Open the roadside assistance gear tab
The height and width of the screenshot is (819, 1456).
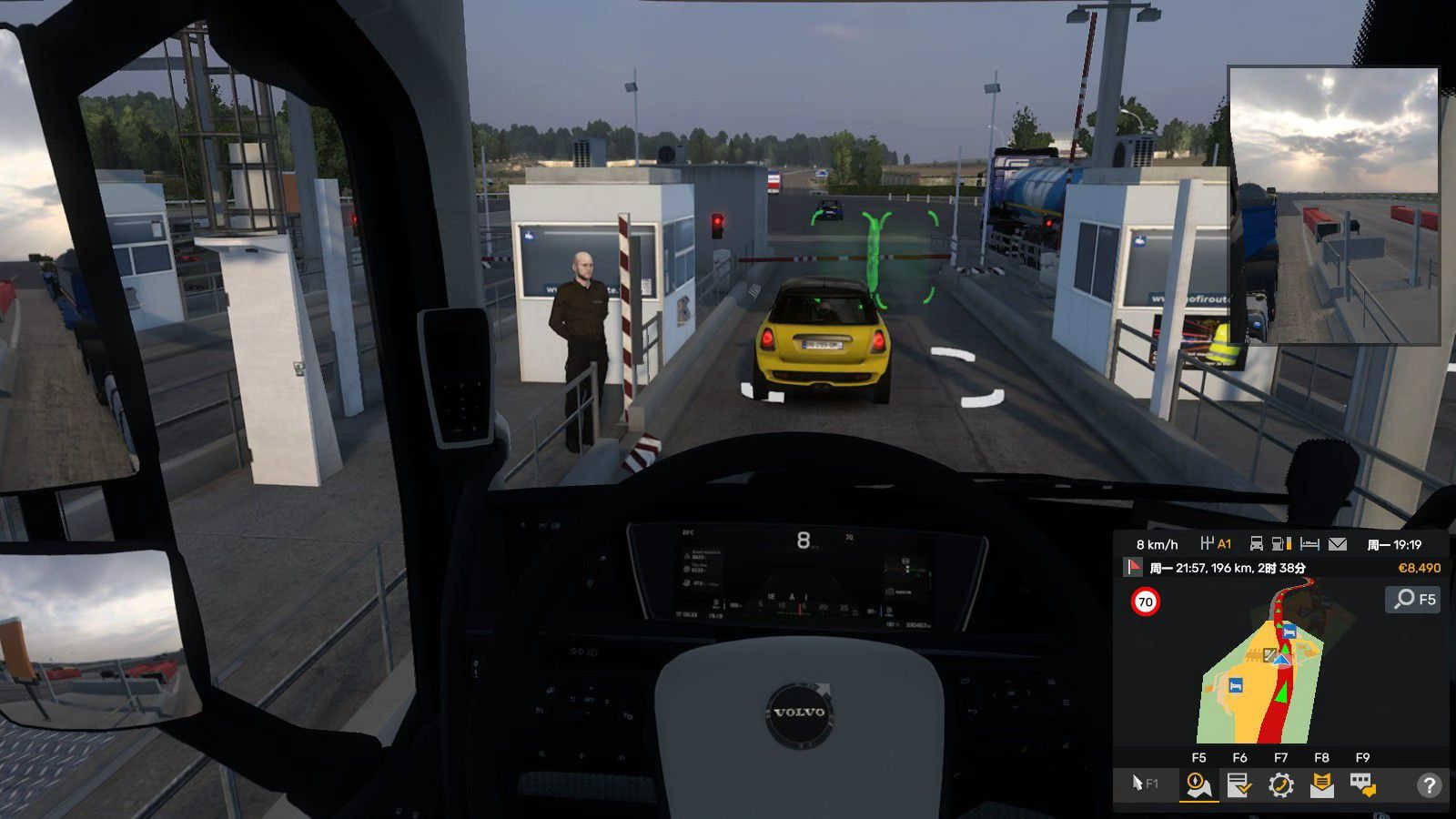click(1280, 784)
